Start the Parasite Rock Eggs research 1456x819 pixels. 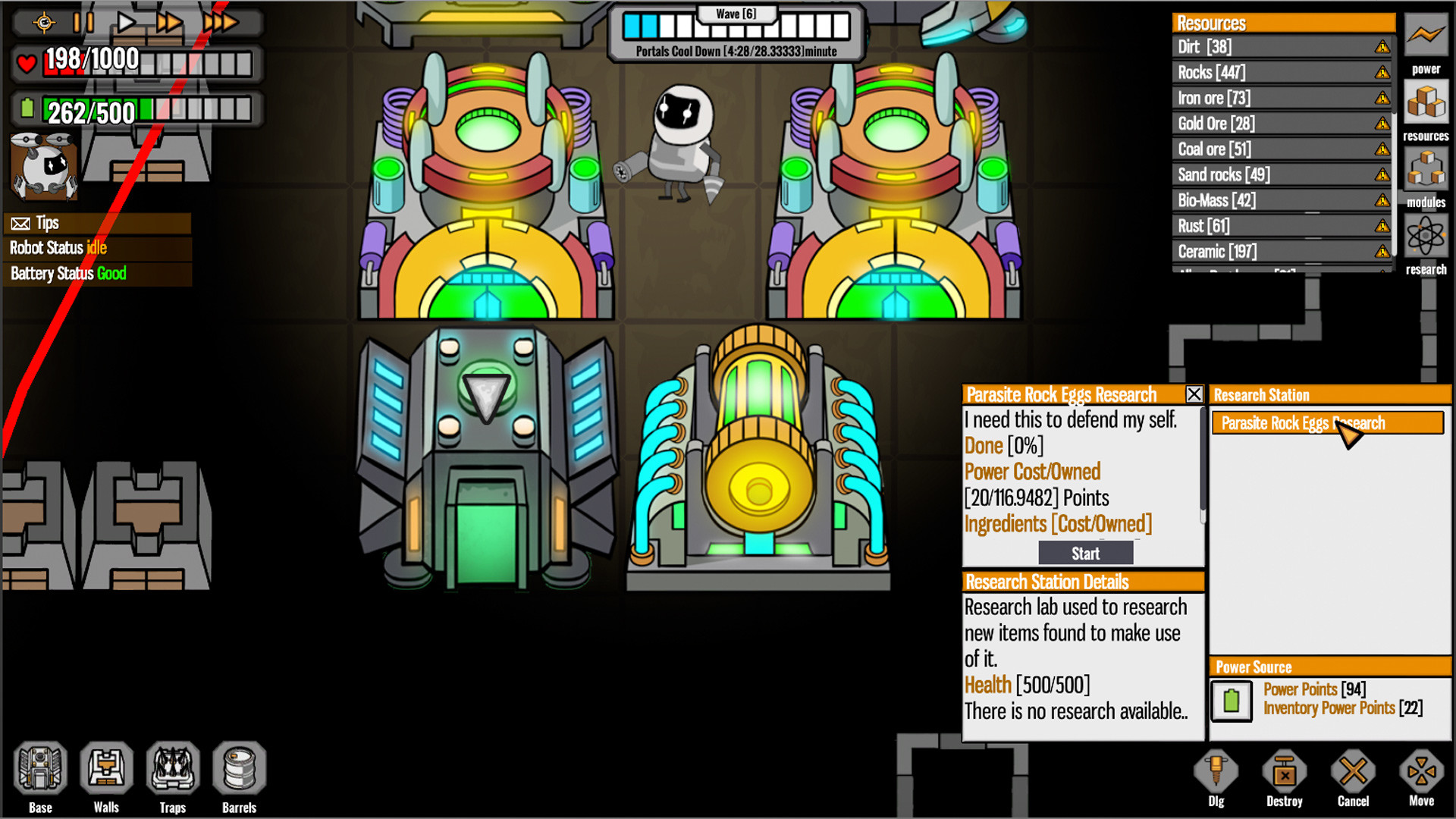pyautogui.click(x=1084, y=553)
